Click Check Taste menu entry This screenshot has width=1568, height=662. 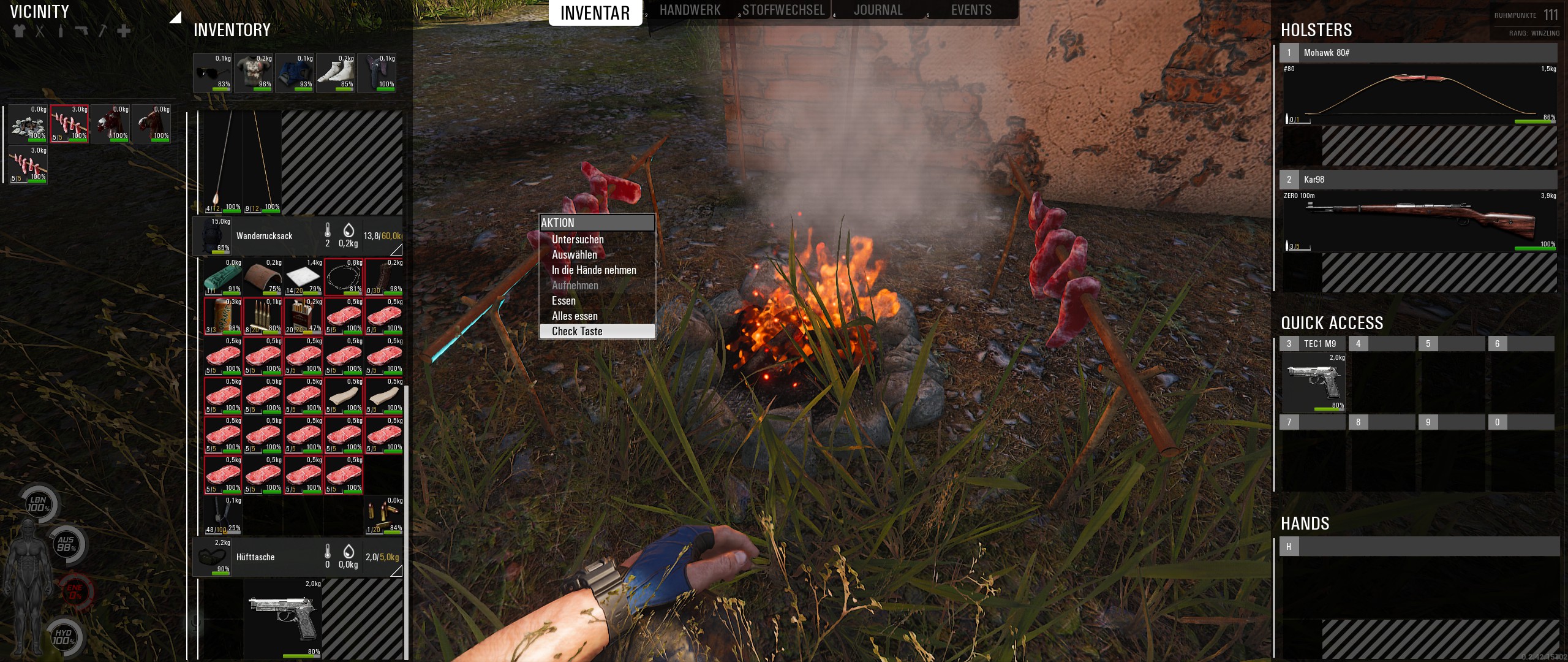577,332
